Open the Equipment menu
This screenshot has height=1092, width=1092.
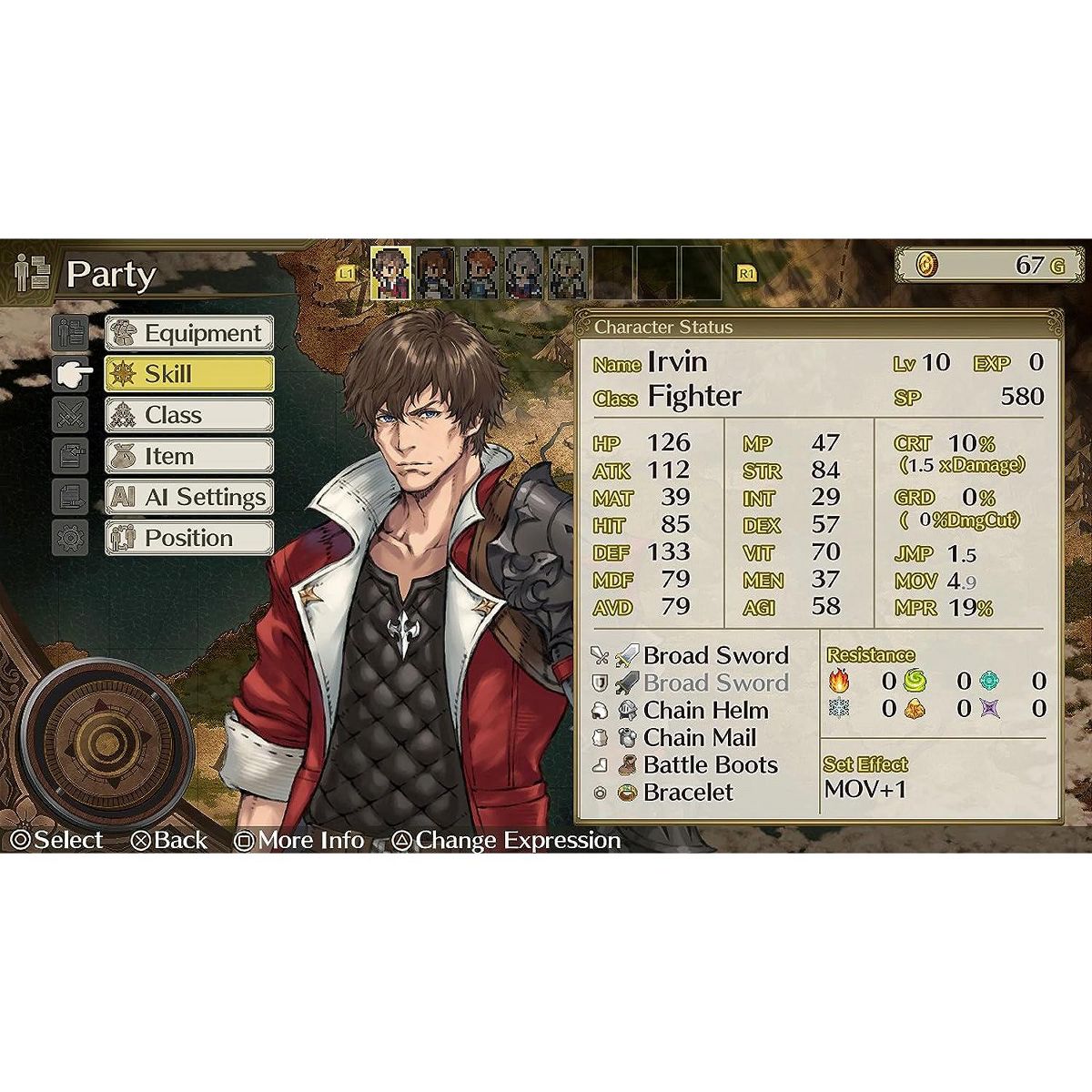coord(189,334)
